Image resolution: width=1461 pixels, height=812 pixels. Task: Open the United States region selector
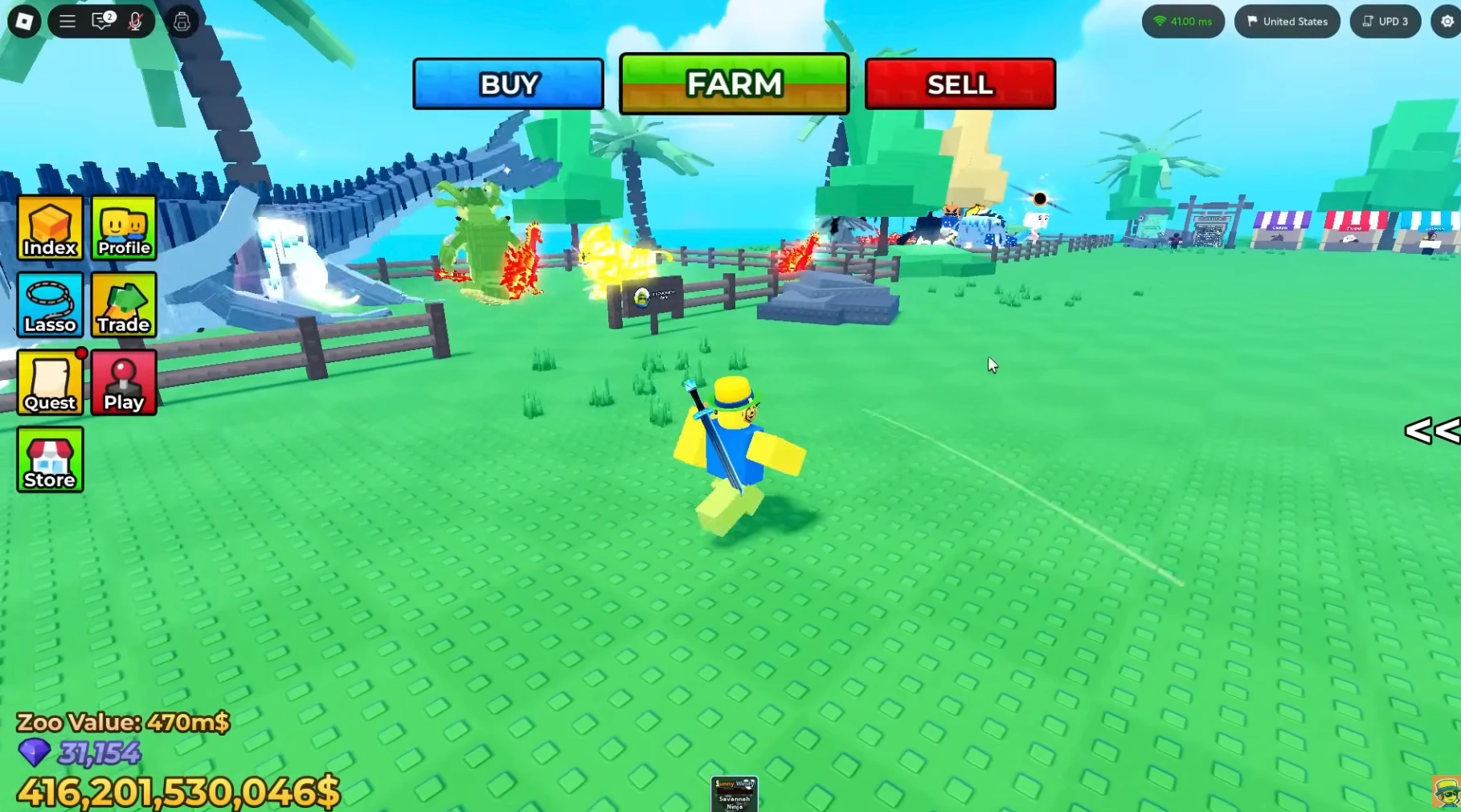click(x=1287, y=21)
